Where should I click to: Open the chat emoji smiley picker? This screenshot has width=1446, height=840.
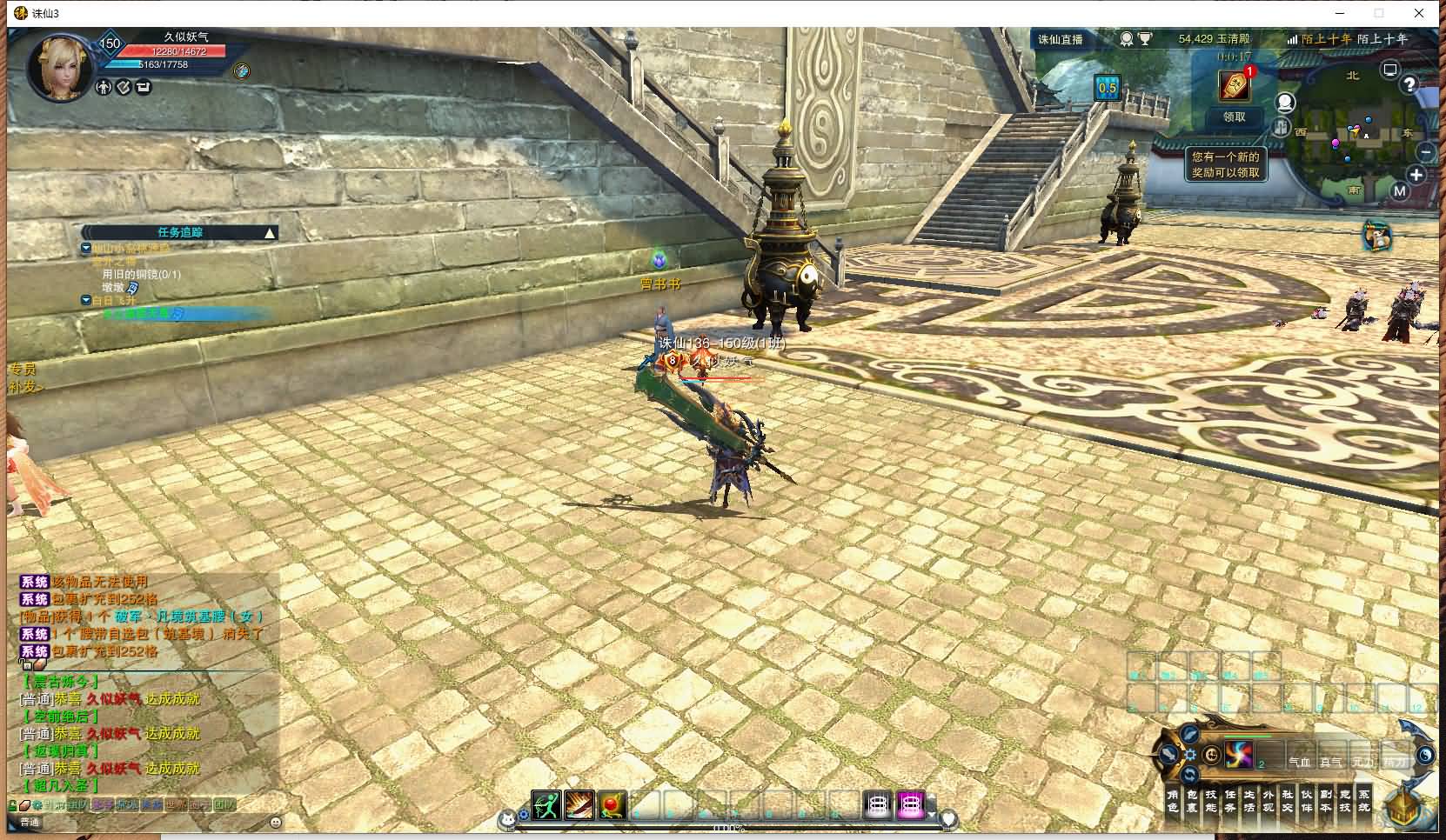coord(276,822)
